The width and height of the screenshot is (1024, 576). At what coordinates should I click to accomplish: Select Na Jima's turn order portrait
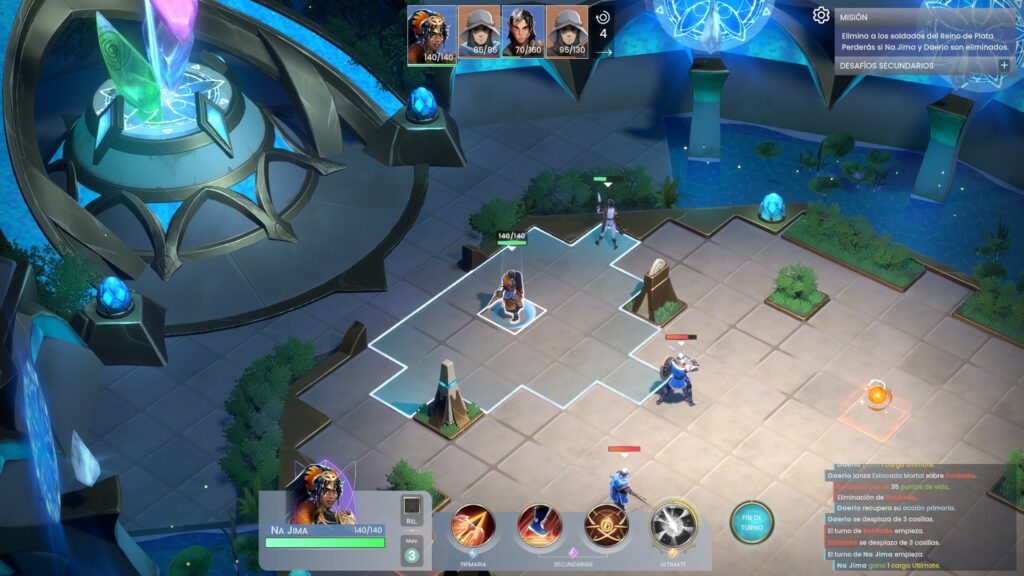tap(431, 32)
